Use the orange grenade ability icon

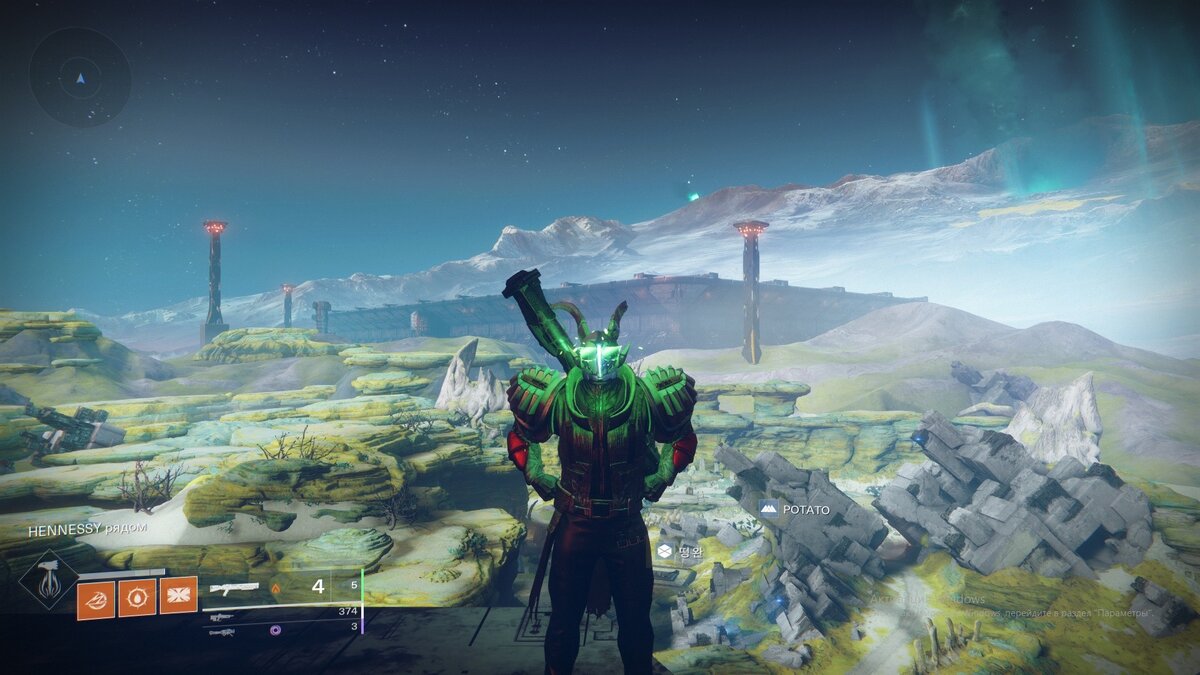96,598
